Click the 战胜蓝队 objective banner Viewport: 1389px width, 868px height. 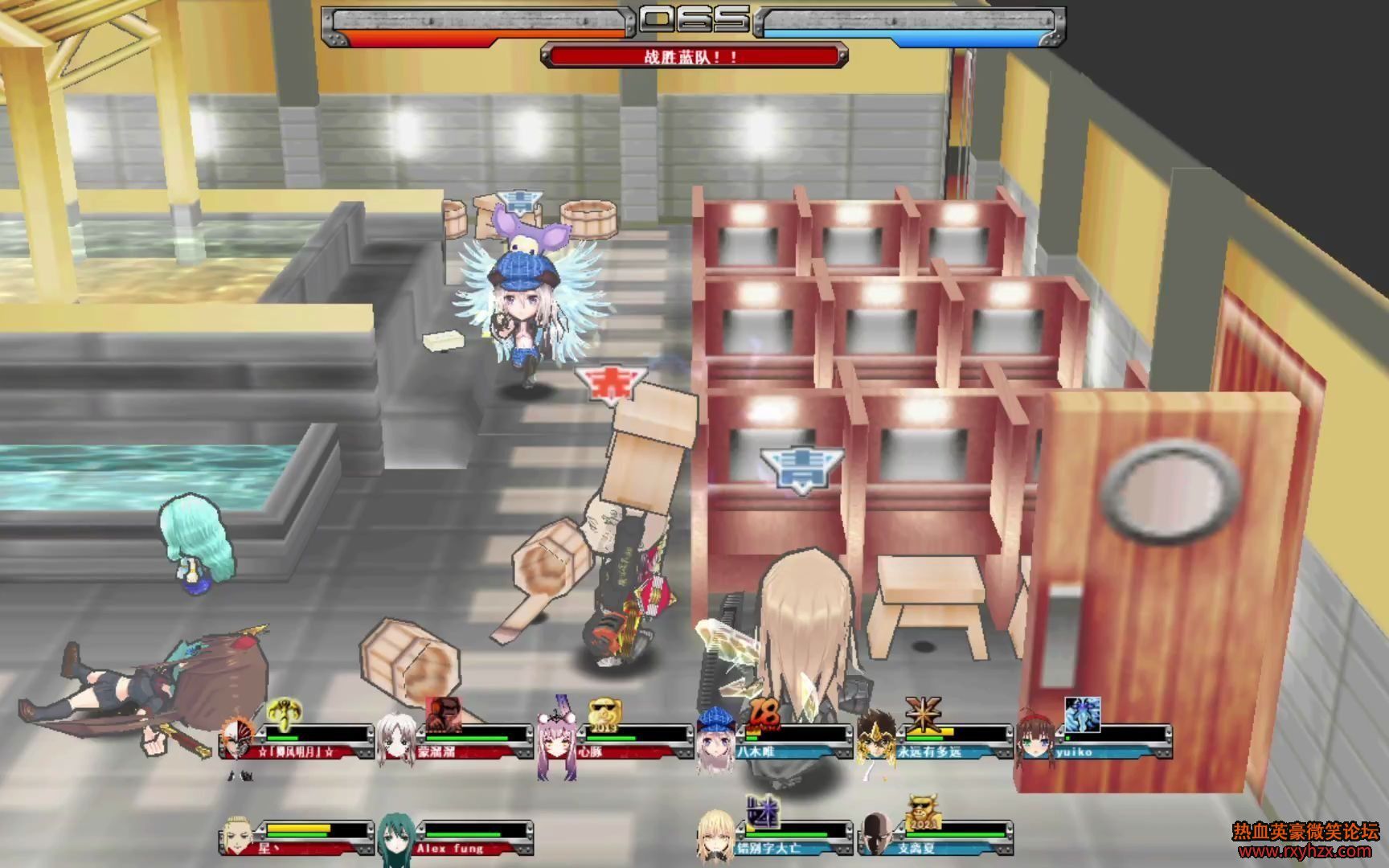(x=693, y=56)
